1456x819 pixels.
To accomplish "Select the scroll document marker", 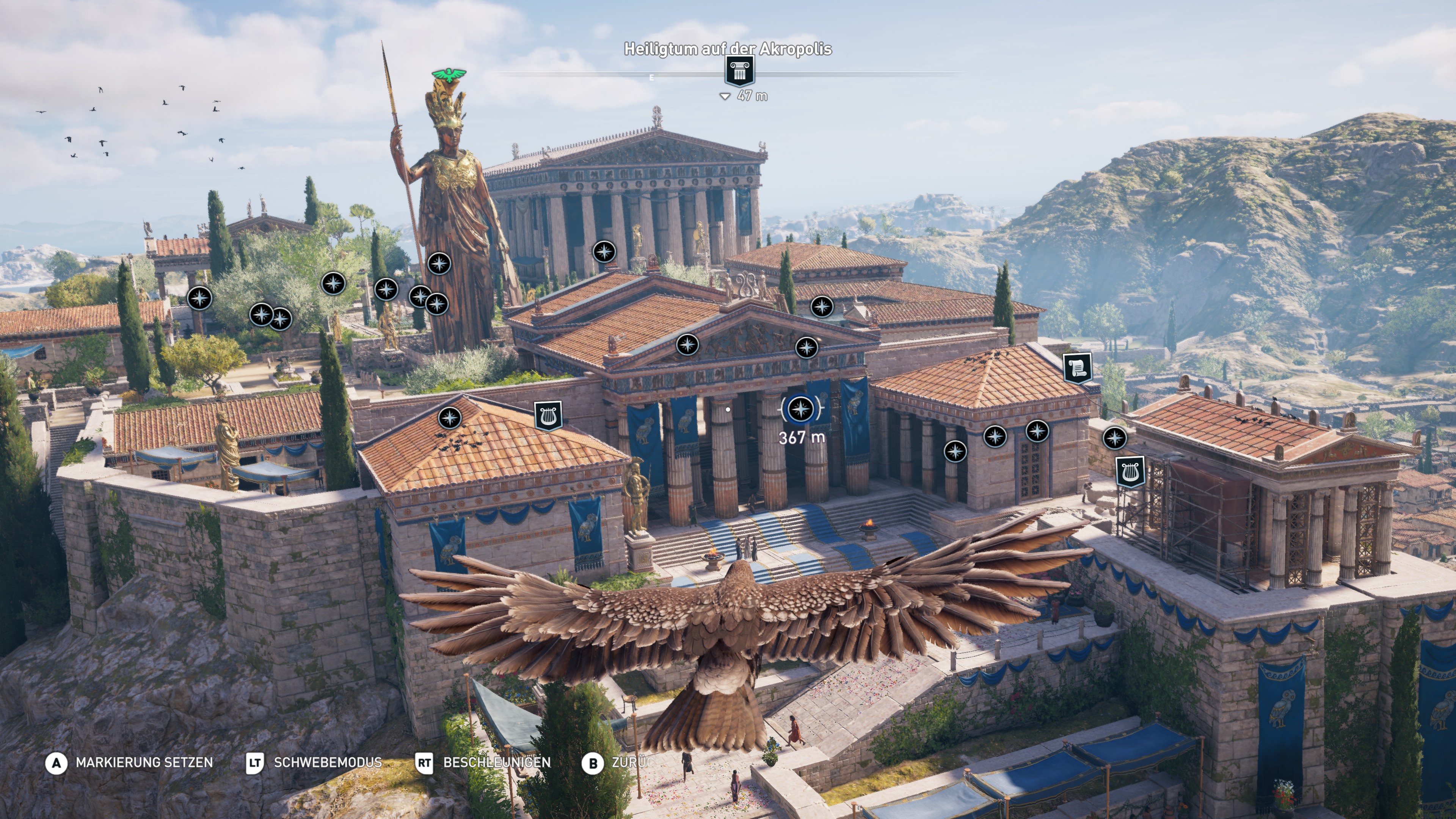I will point(1077,369).
